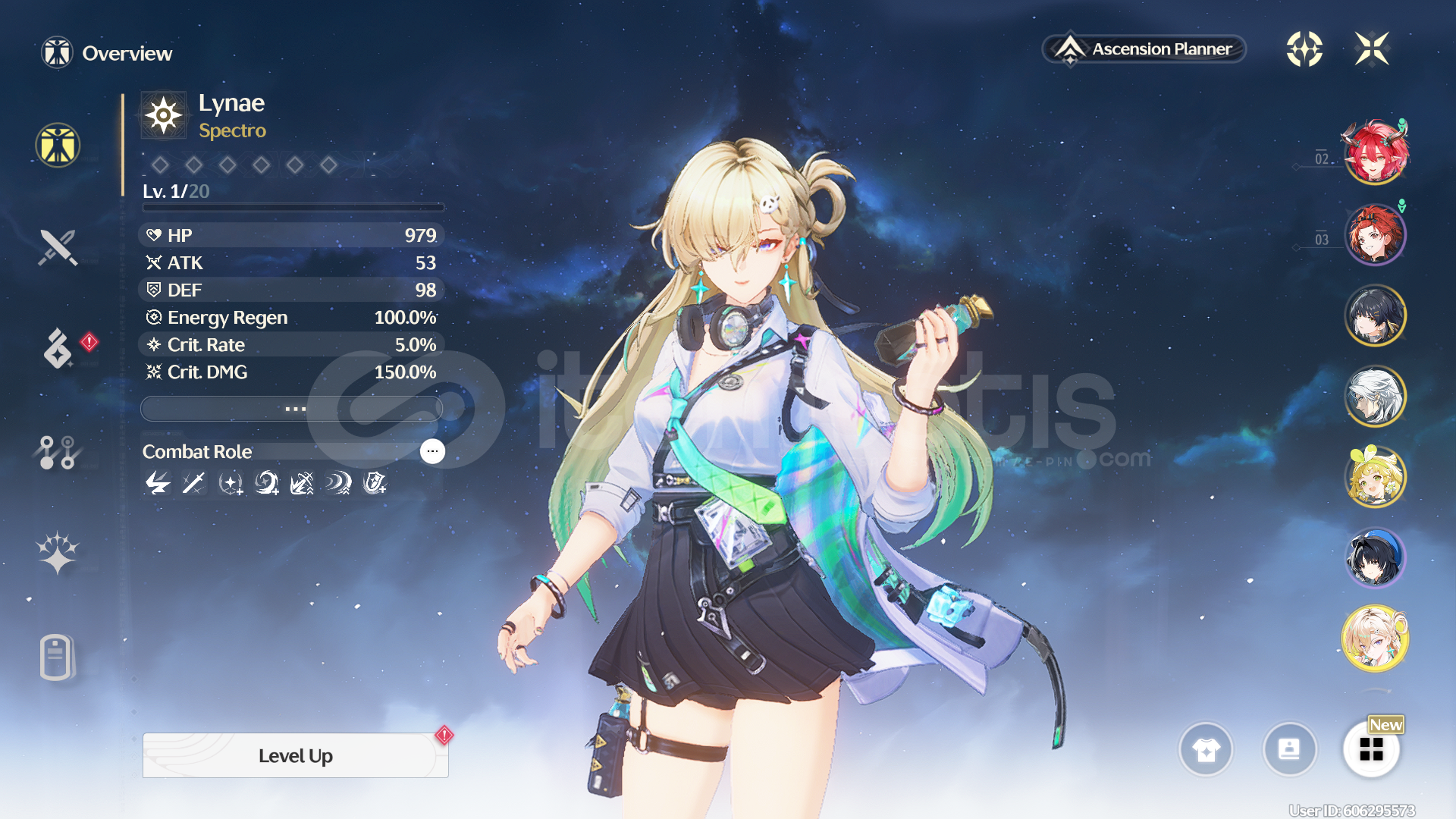Switch to the weapon tab with crossed swords
The height and width of the screenshot is (819, 1456).
pyautogui.click(x=58, y=247)
